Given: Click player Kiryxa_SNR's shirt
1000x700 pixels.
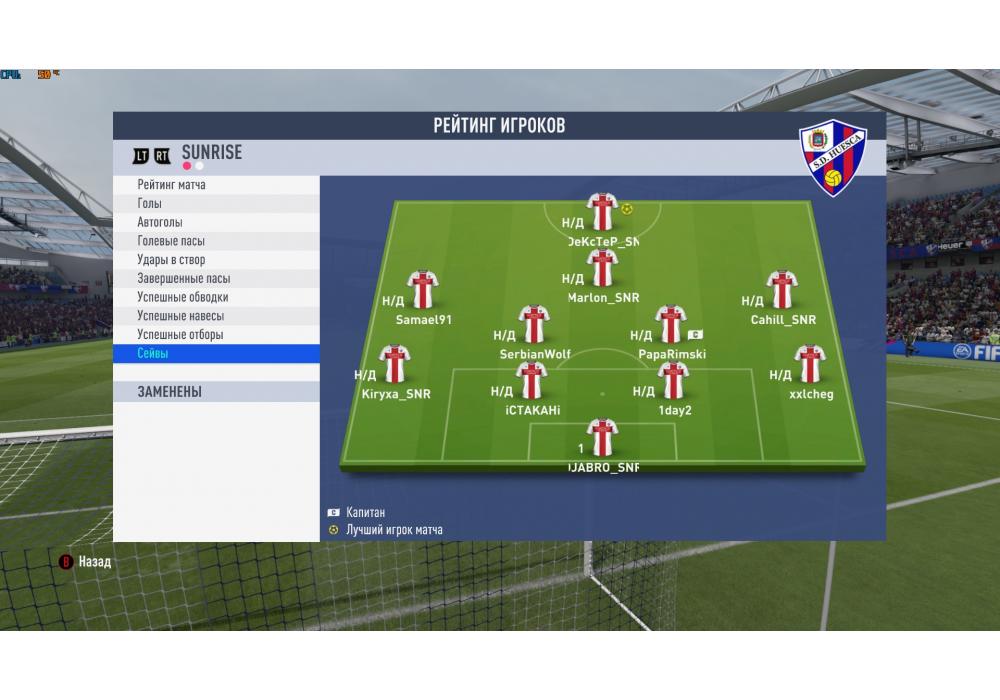Looking at the screenshot, I should pos(395,364).
